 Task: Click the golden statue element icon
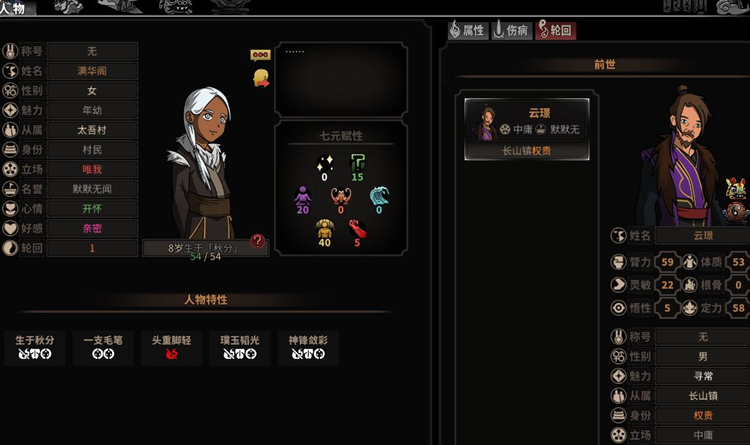pos(324,229)
